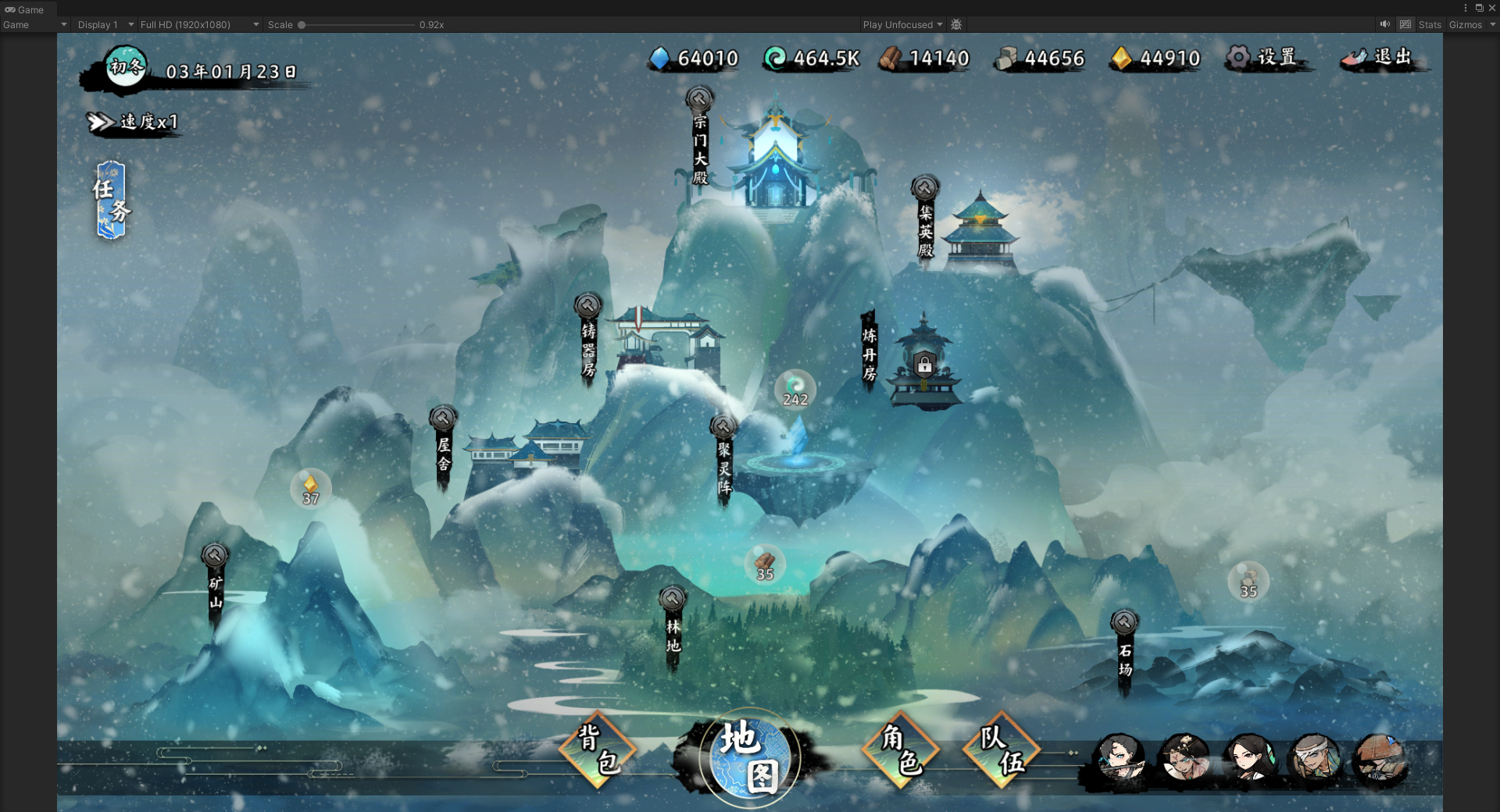This screenshot has height=812, width=1500.
Task: Select the 林地 woodland marker
Action: (x=673, y=629)
